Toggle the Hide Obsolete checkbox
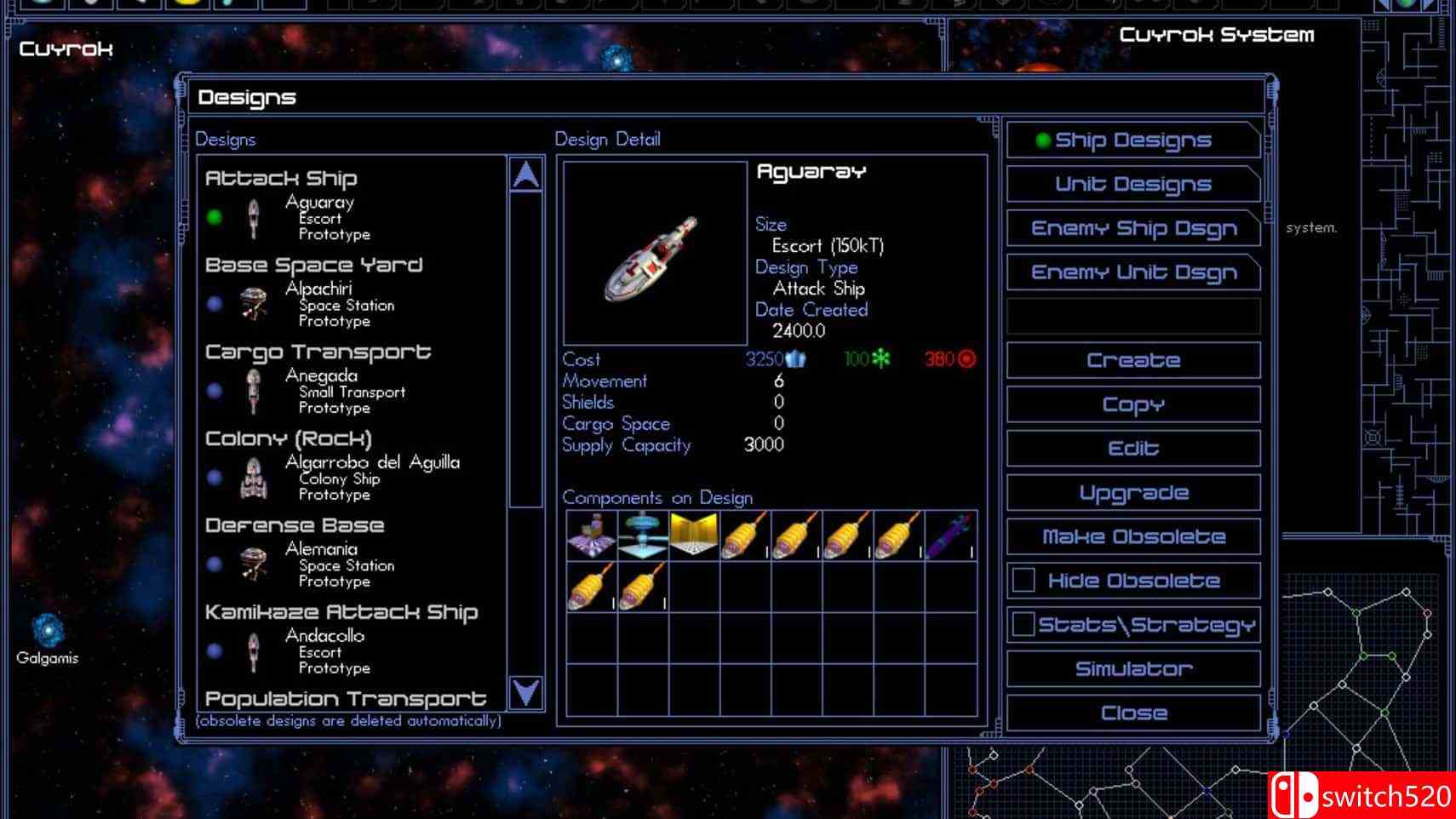The height and width of the screenshot is (819, 1456). tap(1023, 581)
